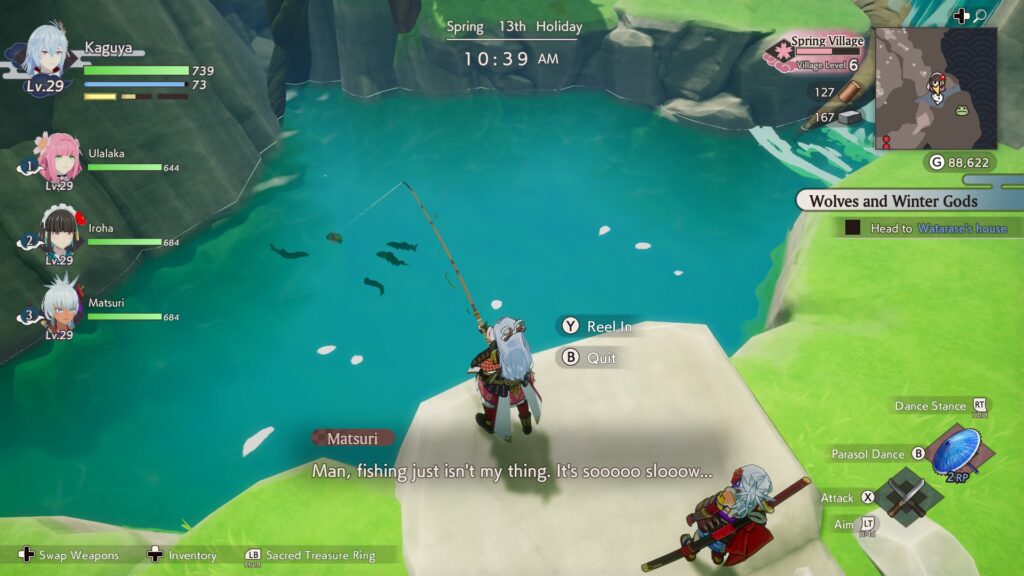
Task: Open the Inventory
Action: (182, 556)
